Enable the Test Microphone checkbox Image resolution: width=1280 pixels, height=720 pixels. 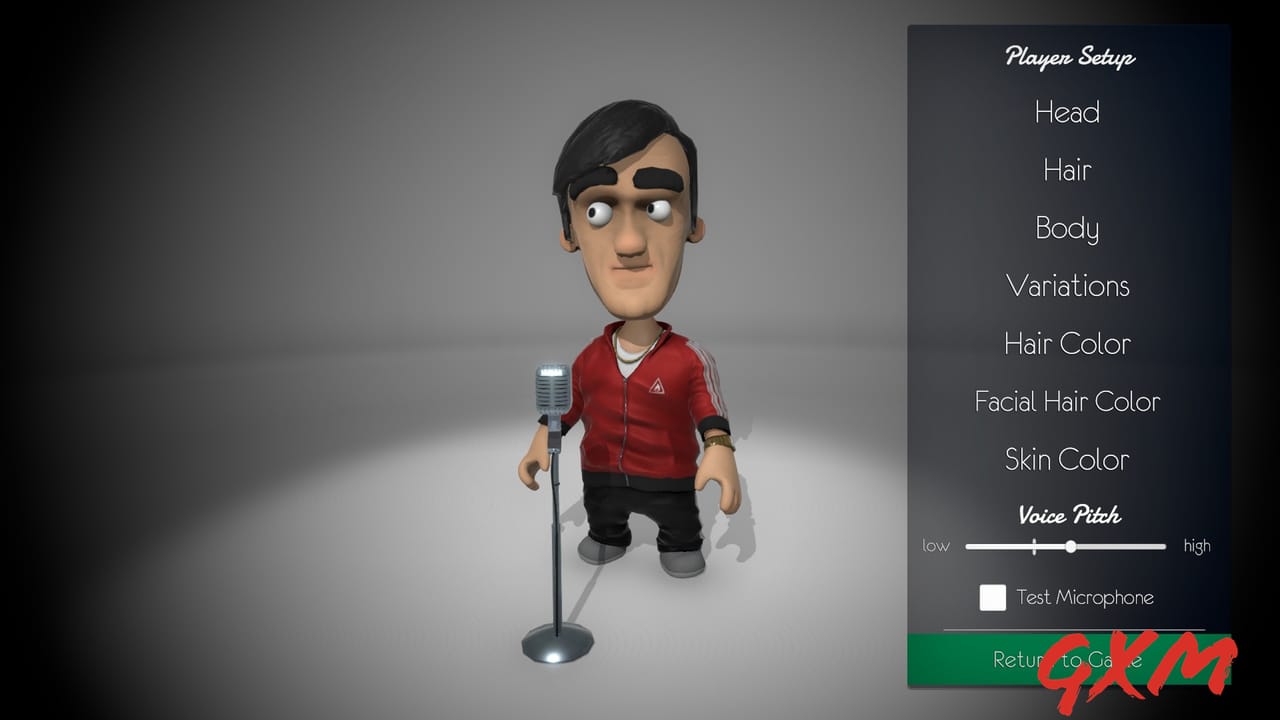[x=992, y=597]
